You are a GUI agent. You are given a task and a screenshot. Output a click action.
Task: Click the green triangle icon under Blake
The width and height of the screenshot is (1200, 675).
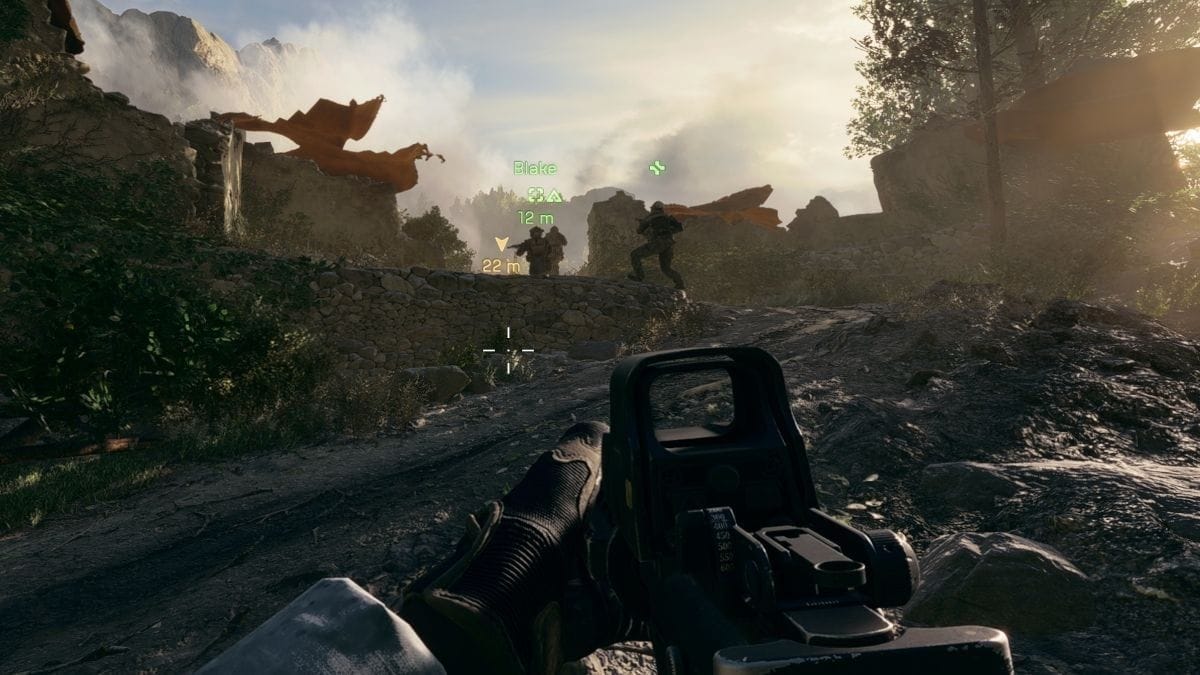tap(554, 195)
